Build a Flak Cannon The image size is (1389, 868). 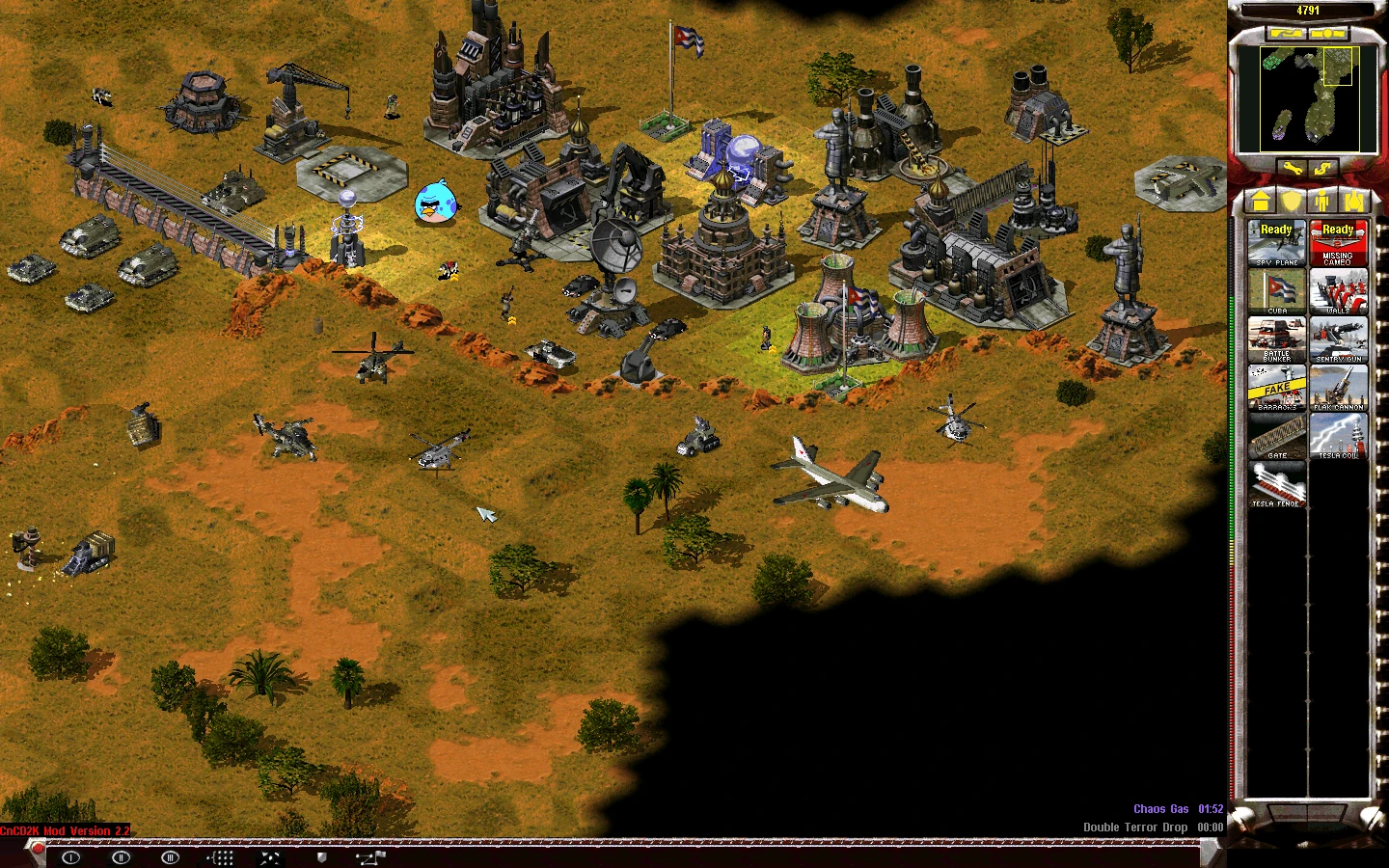coord(1338,388)
